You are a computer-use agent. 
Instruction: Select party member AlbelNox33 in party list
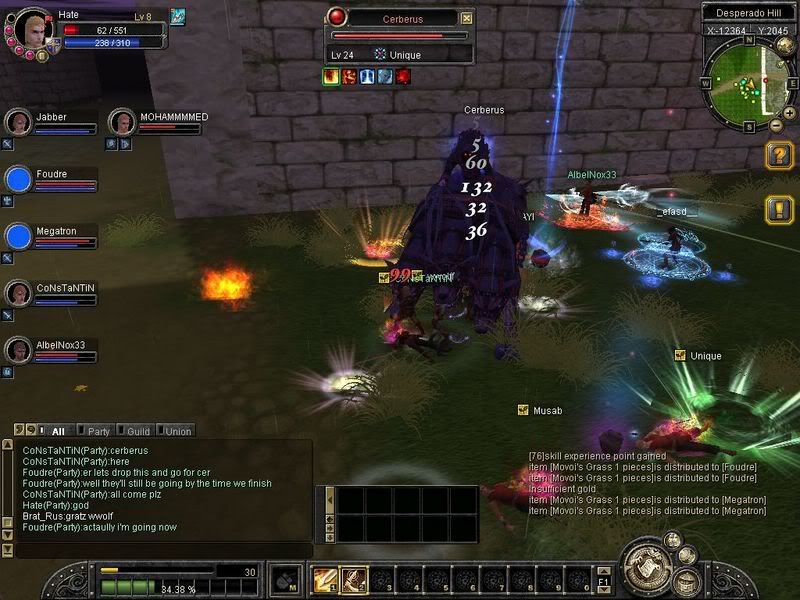coord(17,350)
